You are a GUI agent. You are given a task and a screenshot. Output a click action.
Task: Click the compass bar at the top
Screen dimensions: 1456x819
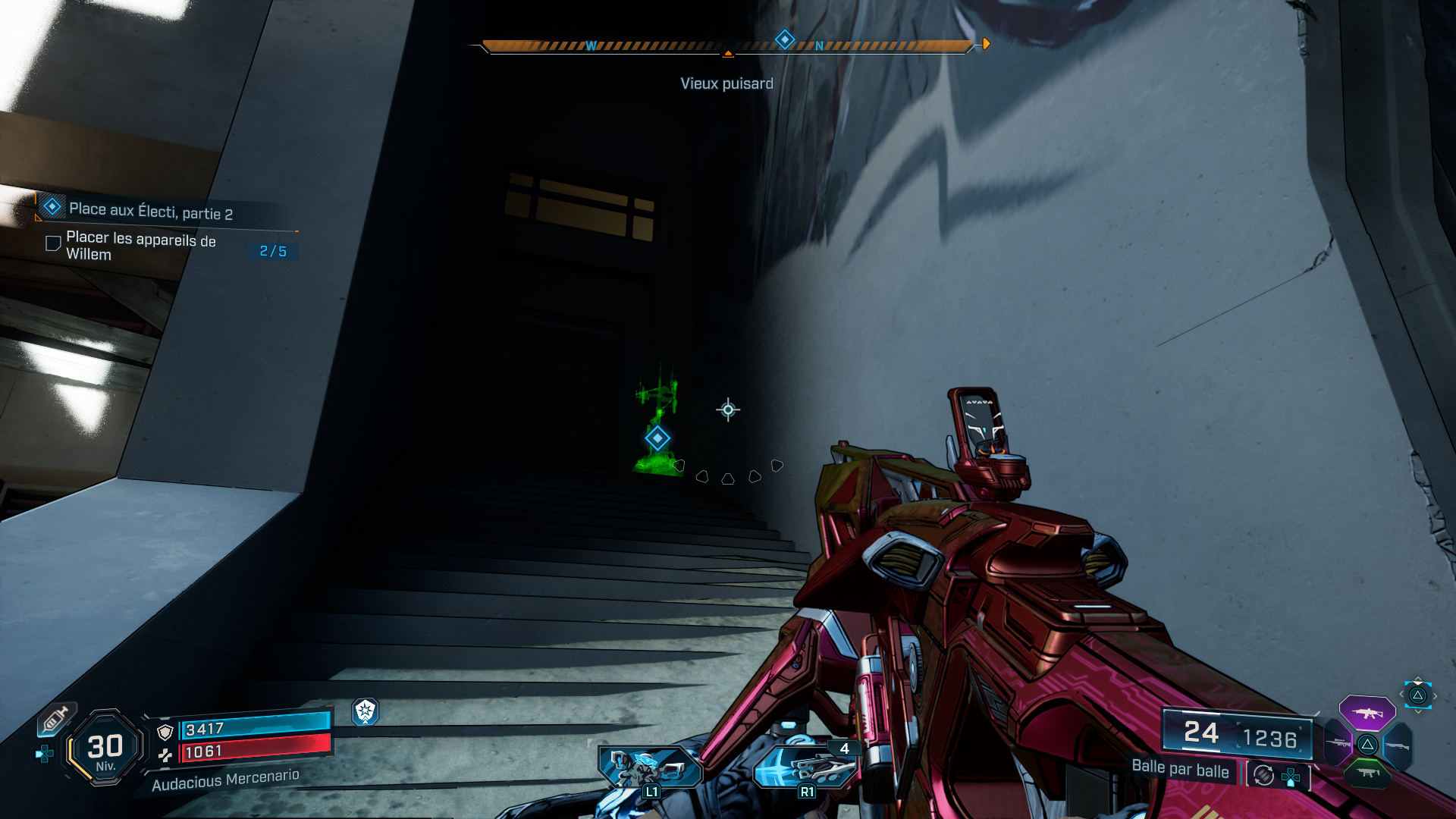[726, 46]
